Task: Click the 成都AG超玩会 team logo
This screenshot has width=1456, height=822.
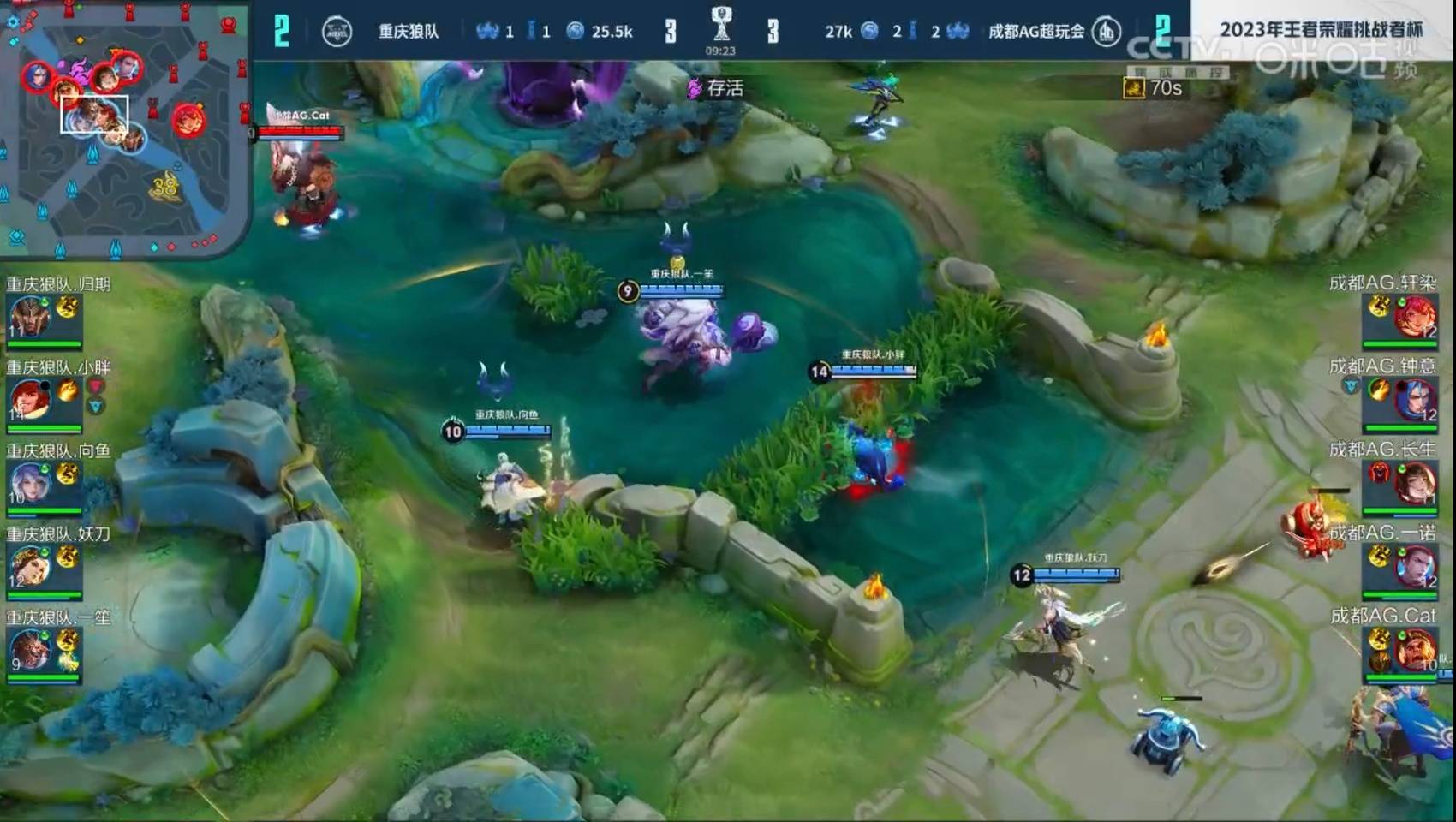Action: 1107,32
